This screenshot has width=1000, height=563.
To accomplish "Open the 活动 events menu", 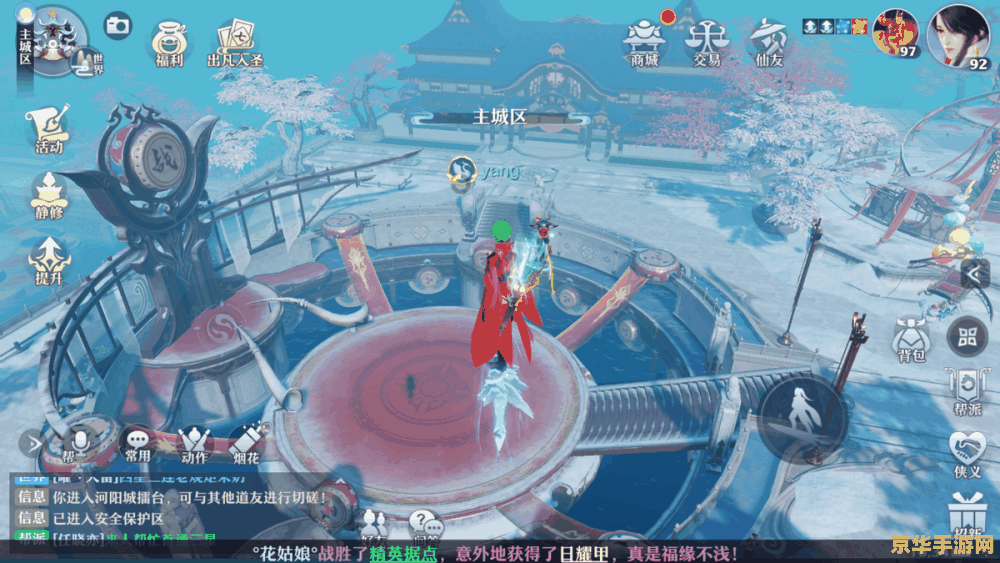I will click(49, 126).
